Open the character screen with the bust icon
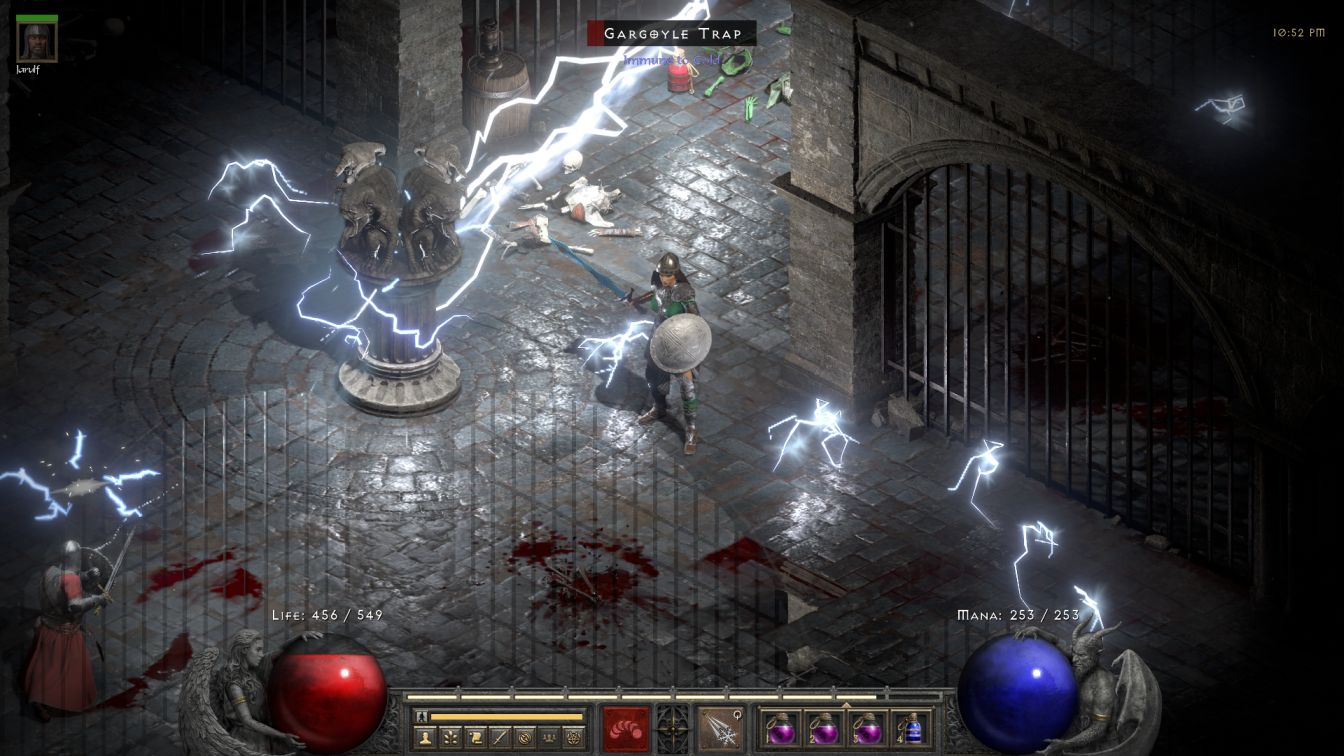Viewport: 1344px width, 756px height. tap(425, 738)
